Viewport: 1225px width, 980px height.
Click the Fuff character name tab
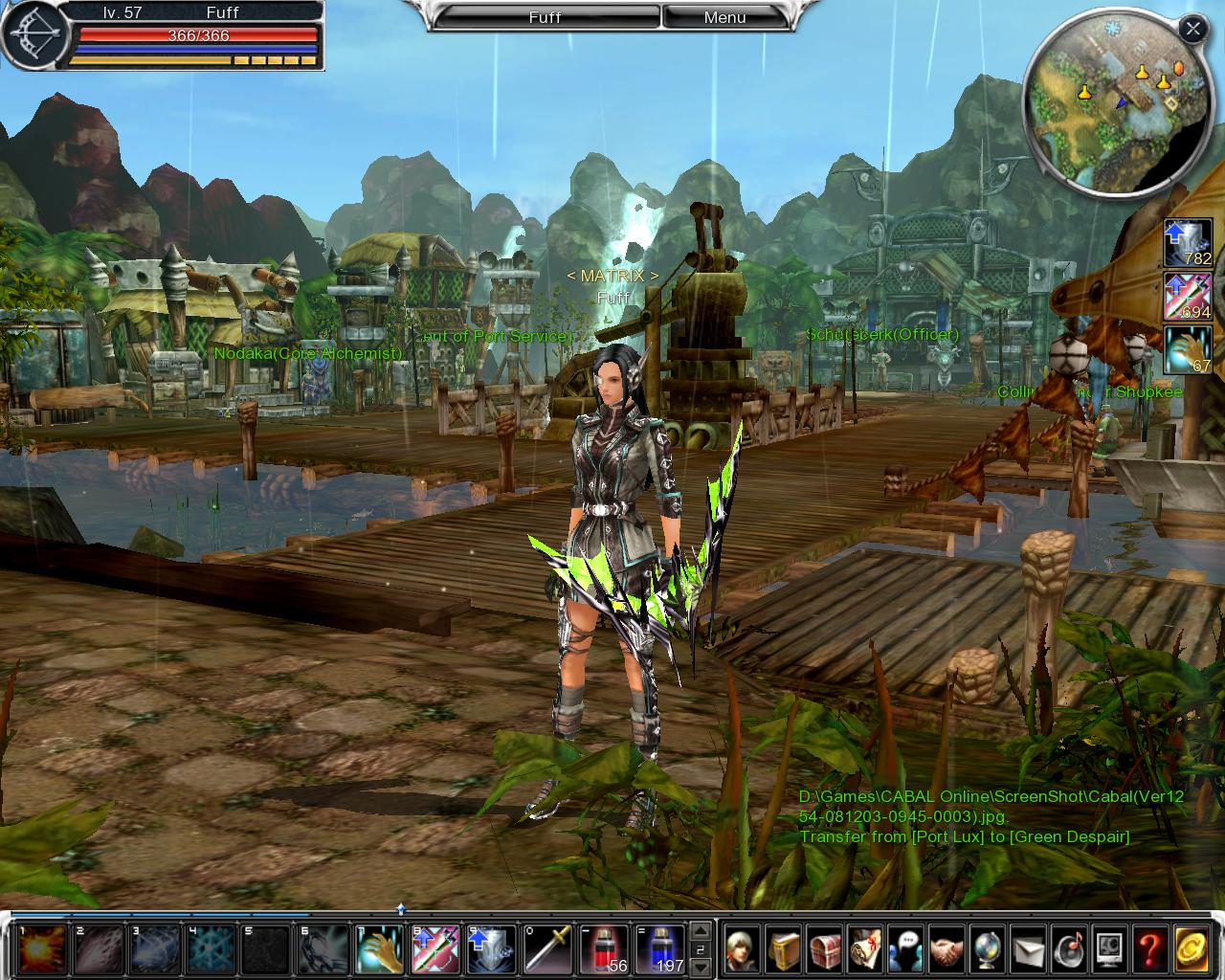coord(545,17)
